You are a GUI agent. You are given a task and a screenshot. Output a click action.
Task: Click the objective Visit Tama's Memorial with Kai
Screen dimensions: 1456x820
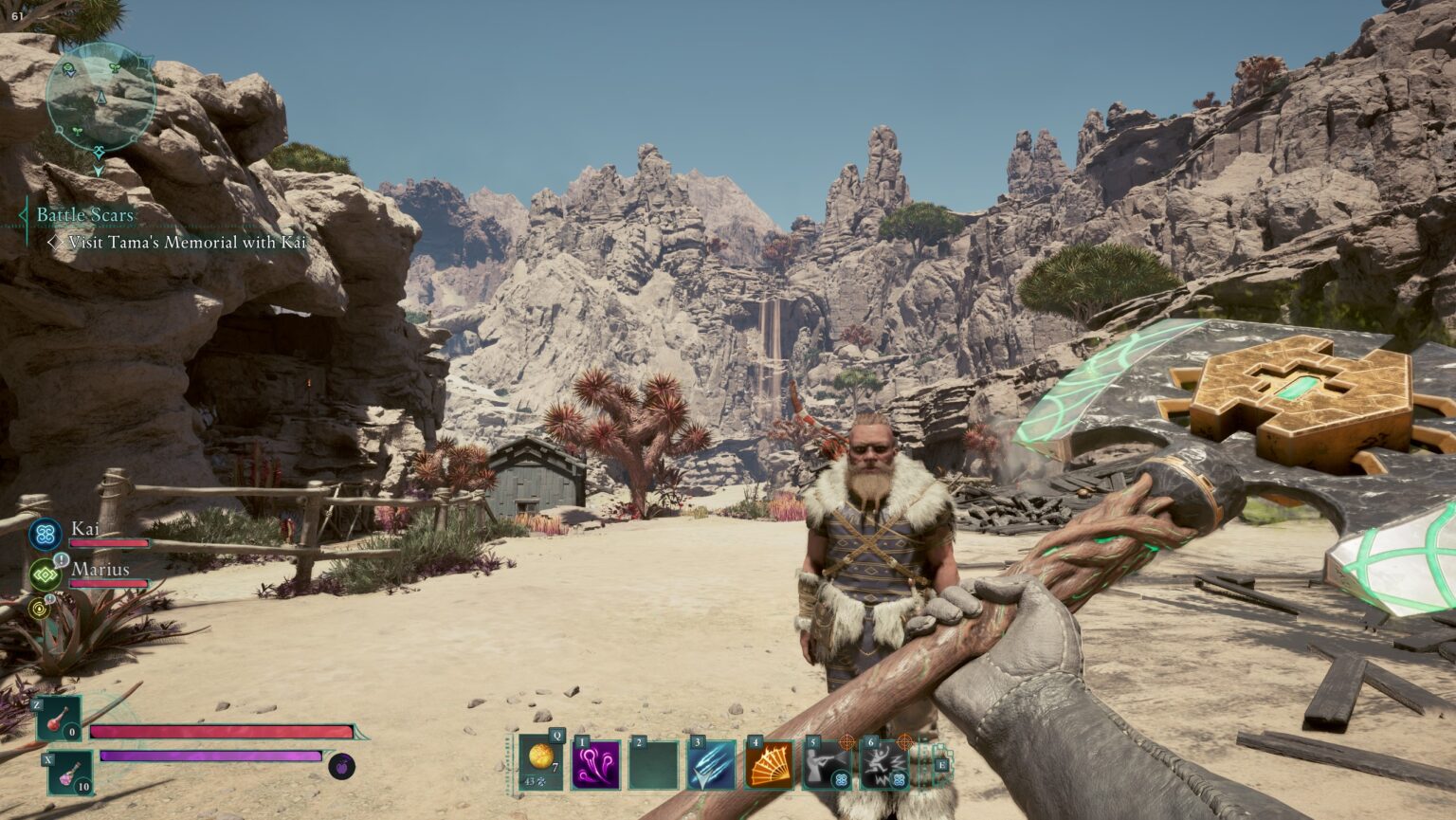tap(184, 243)
